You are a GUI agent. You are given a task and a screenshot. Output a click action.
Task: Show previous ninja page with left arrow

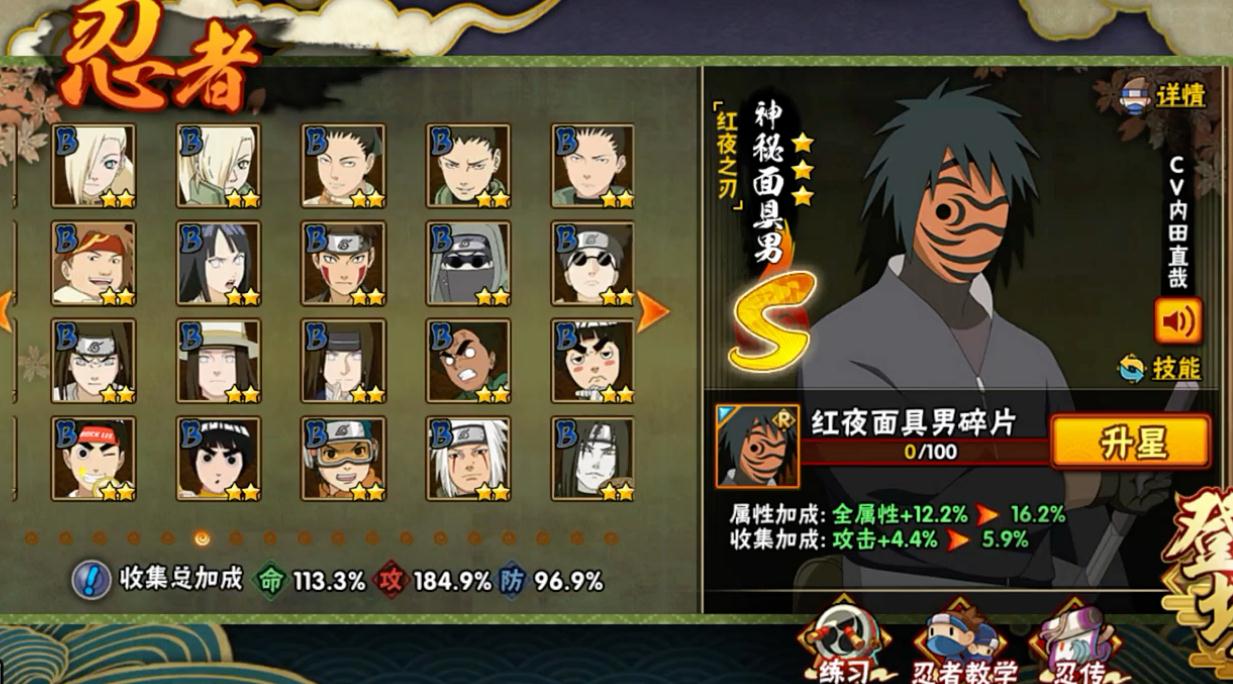(6, 312)
